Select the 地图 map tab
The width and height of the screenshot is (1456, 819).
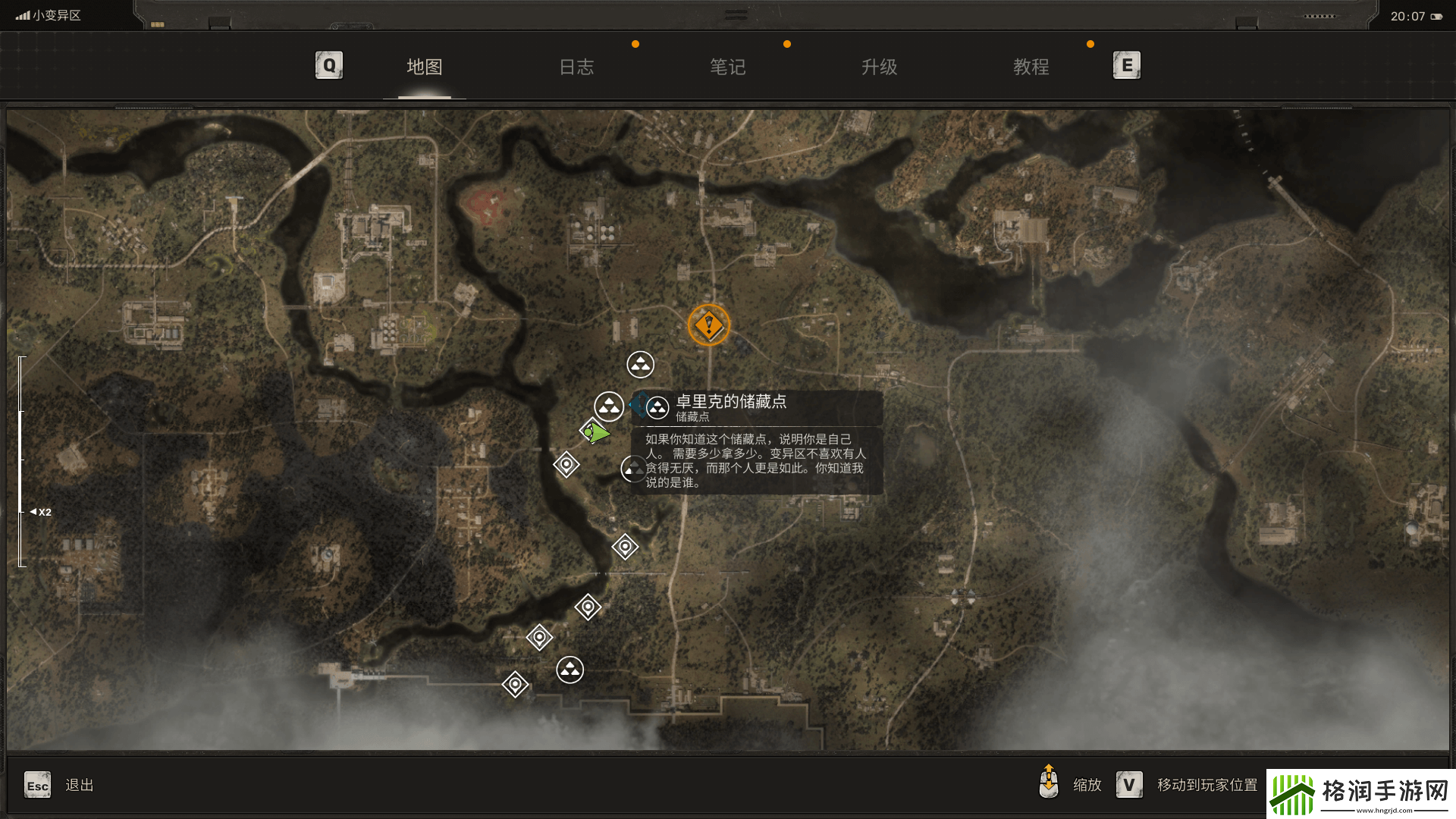coord(425,67)
